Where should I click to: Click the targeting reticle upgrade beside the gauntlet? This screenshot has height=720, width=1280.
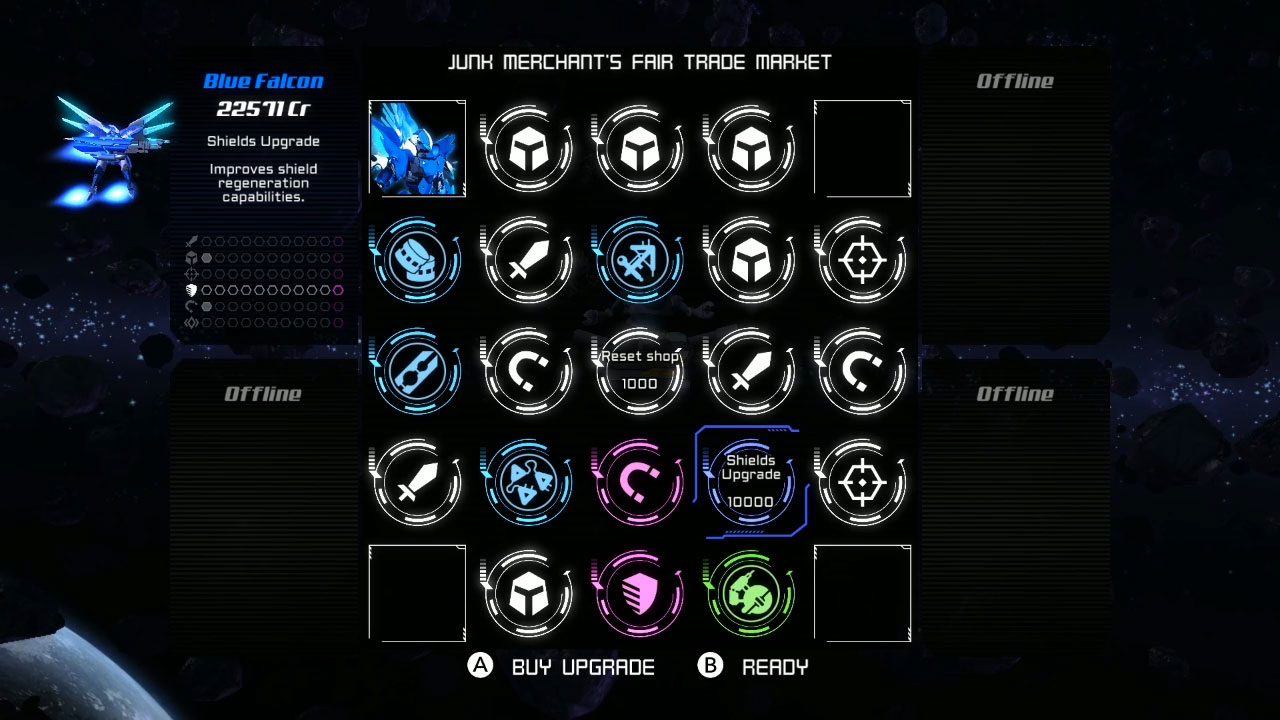click(861, 259)
